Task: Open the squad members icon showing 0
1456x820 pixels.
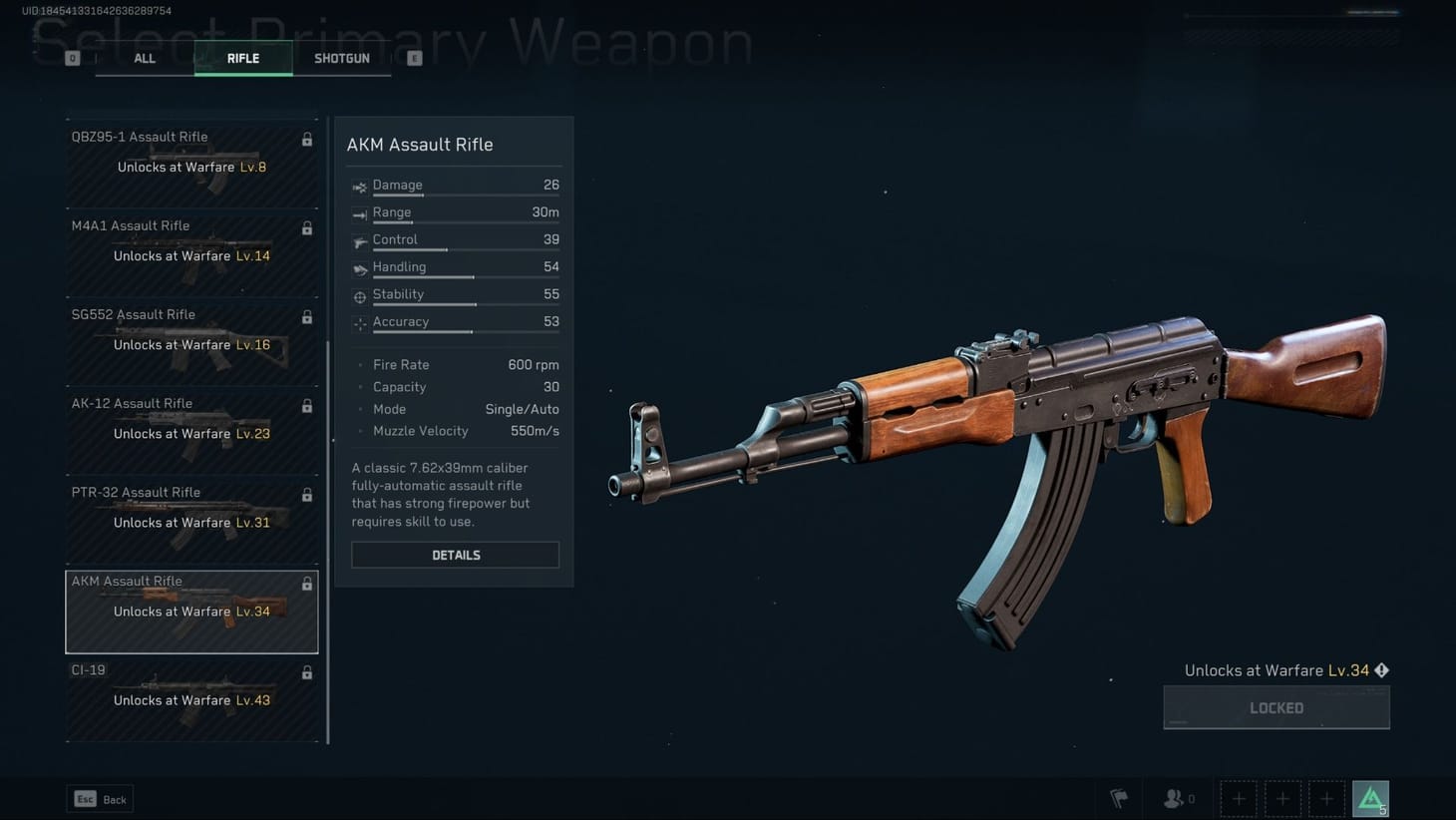Action: (1177, 798)
